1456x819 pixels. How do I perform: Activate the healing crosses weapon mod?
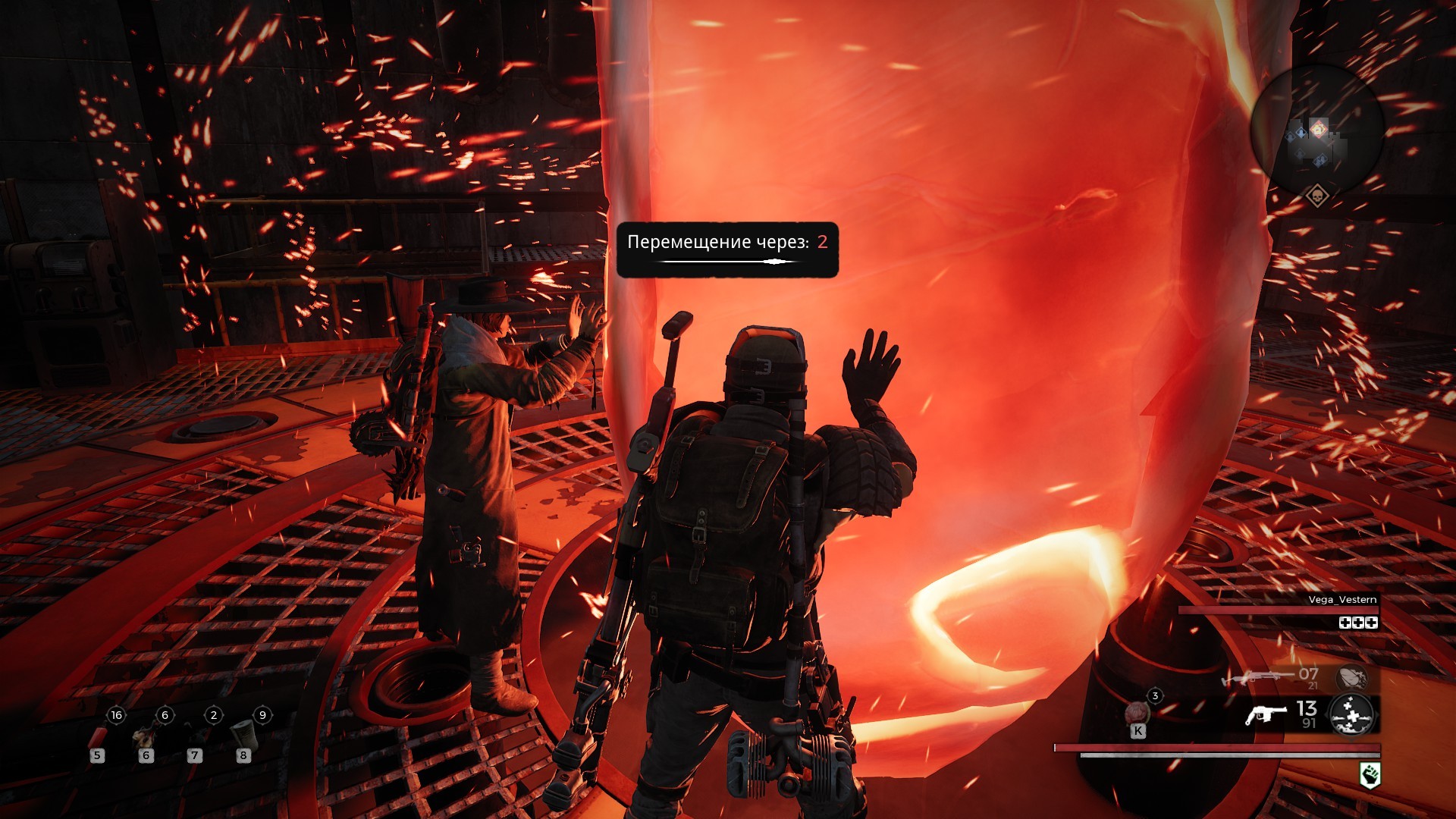(x=1351, y=714)
